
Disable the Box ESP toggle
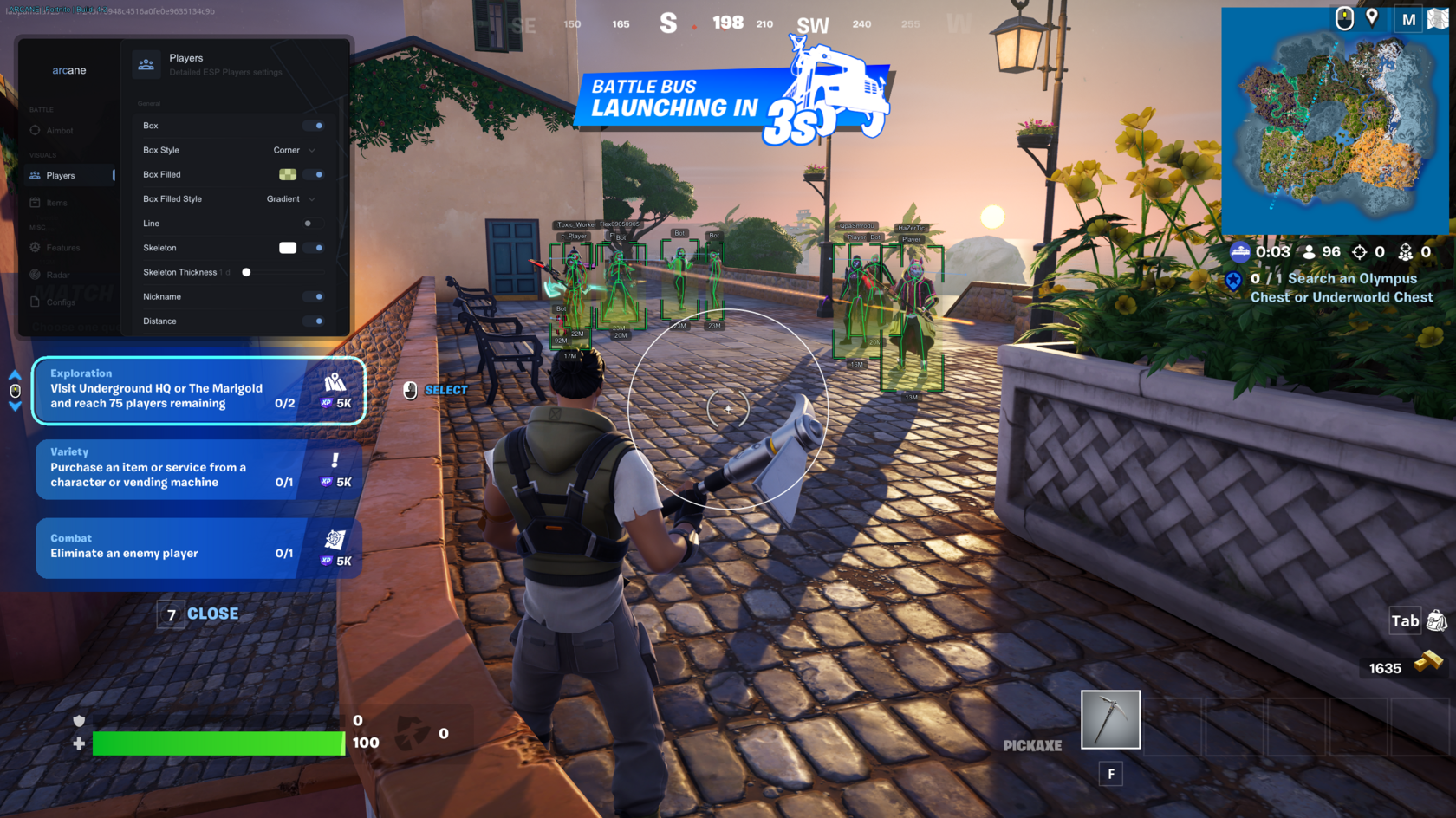[x=314, y=125]
